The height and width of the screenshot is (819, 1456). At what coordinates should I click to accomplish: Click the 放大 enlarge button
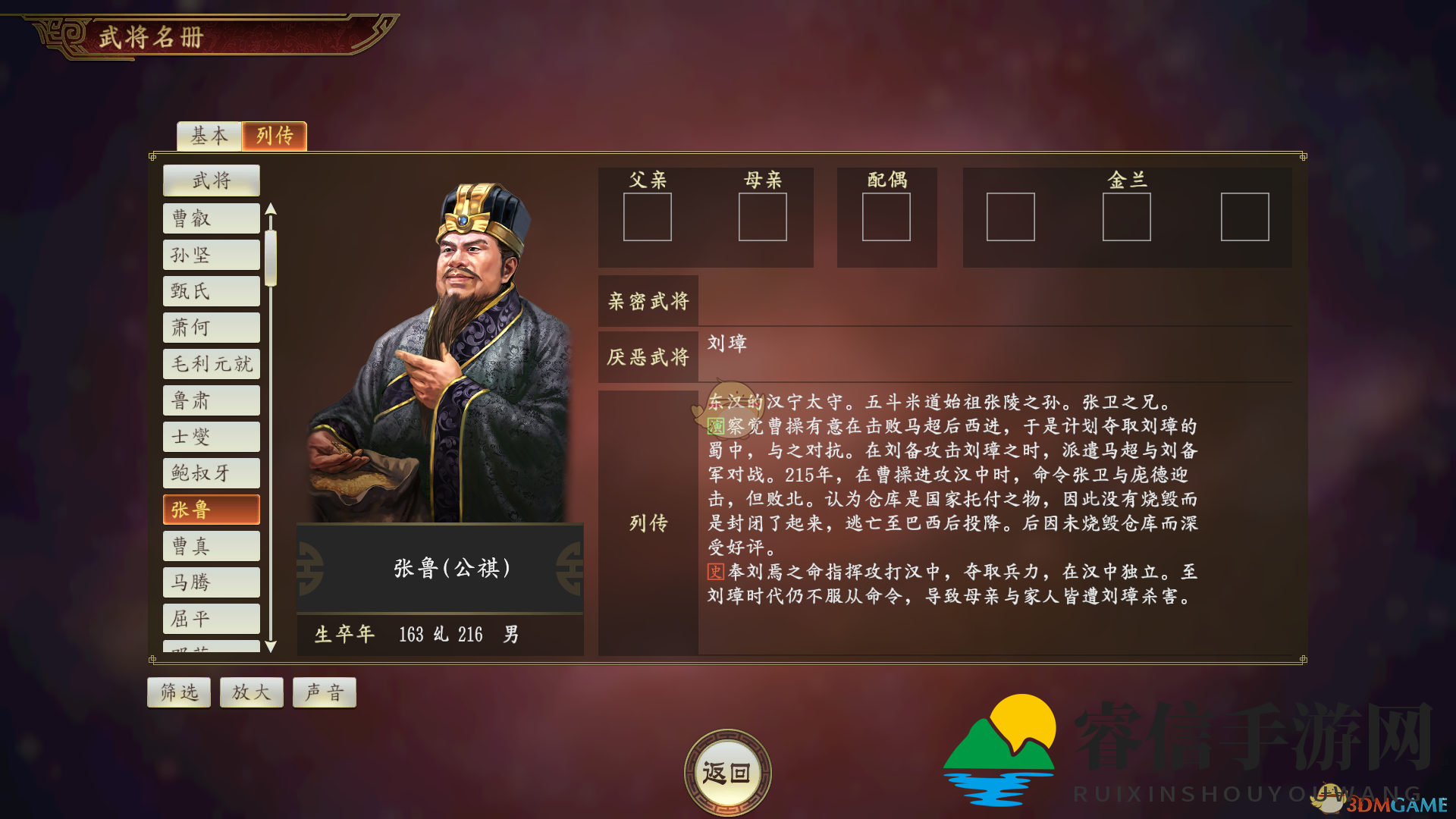click(x=252, y=692)
